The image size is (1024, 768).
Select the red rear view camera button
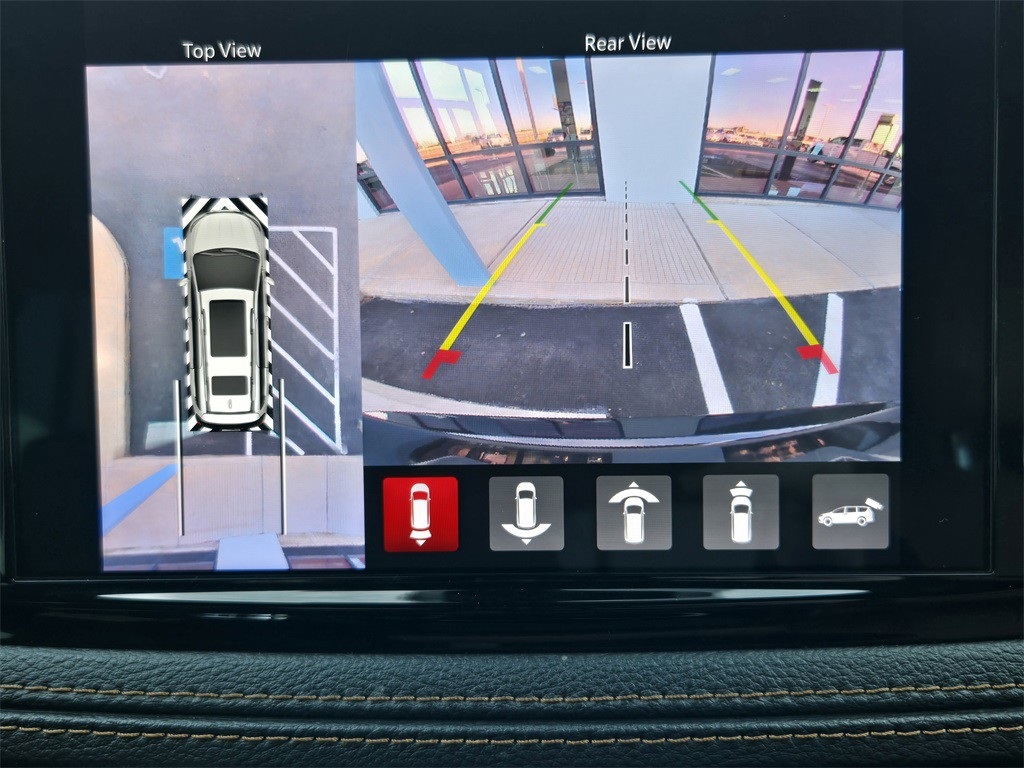point(420,513)
